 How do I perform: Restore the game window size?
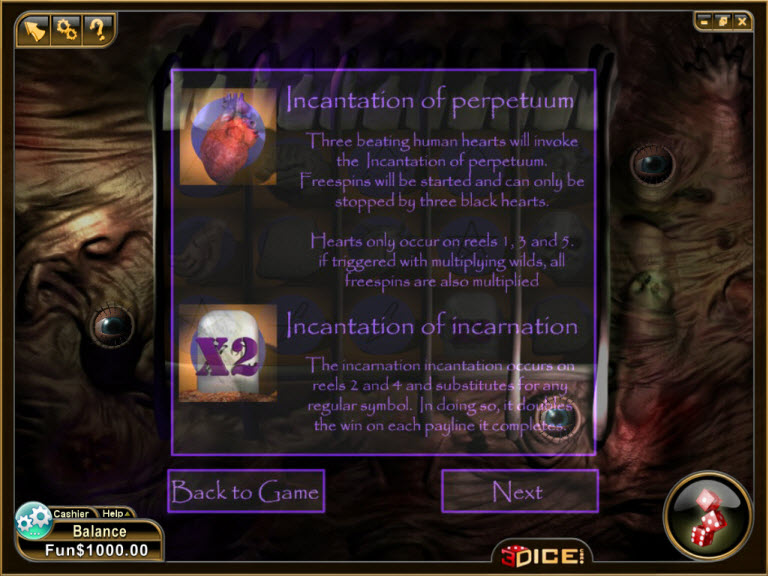tap(723, 20)
